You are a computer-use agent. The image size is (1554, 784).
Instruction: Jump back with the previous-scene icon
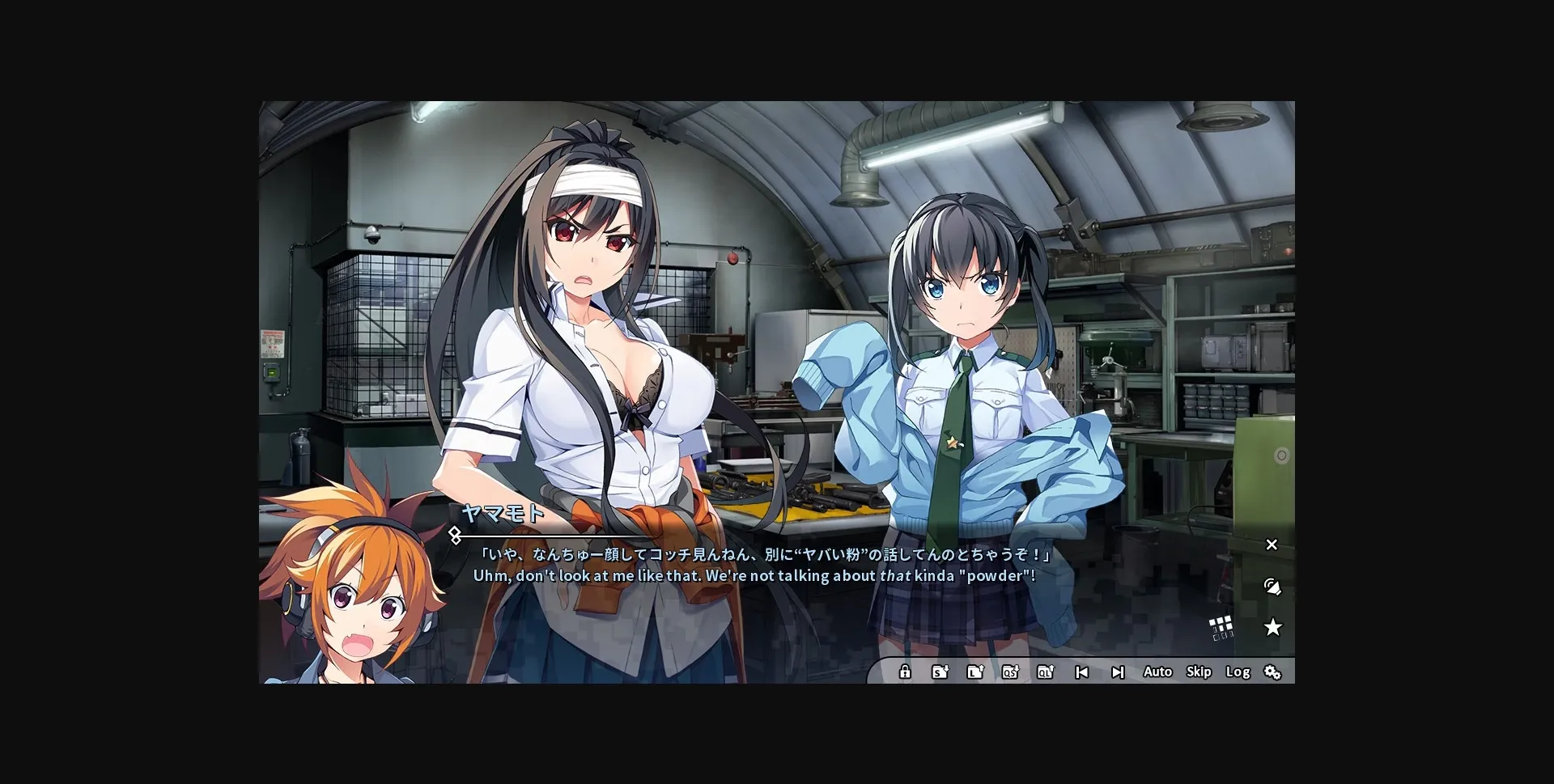[1082, 672]
